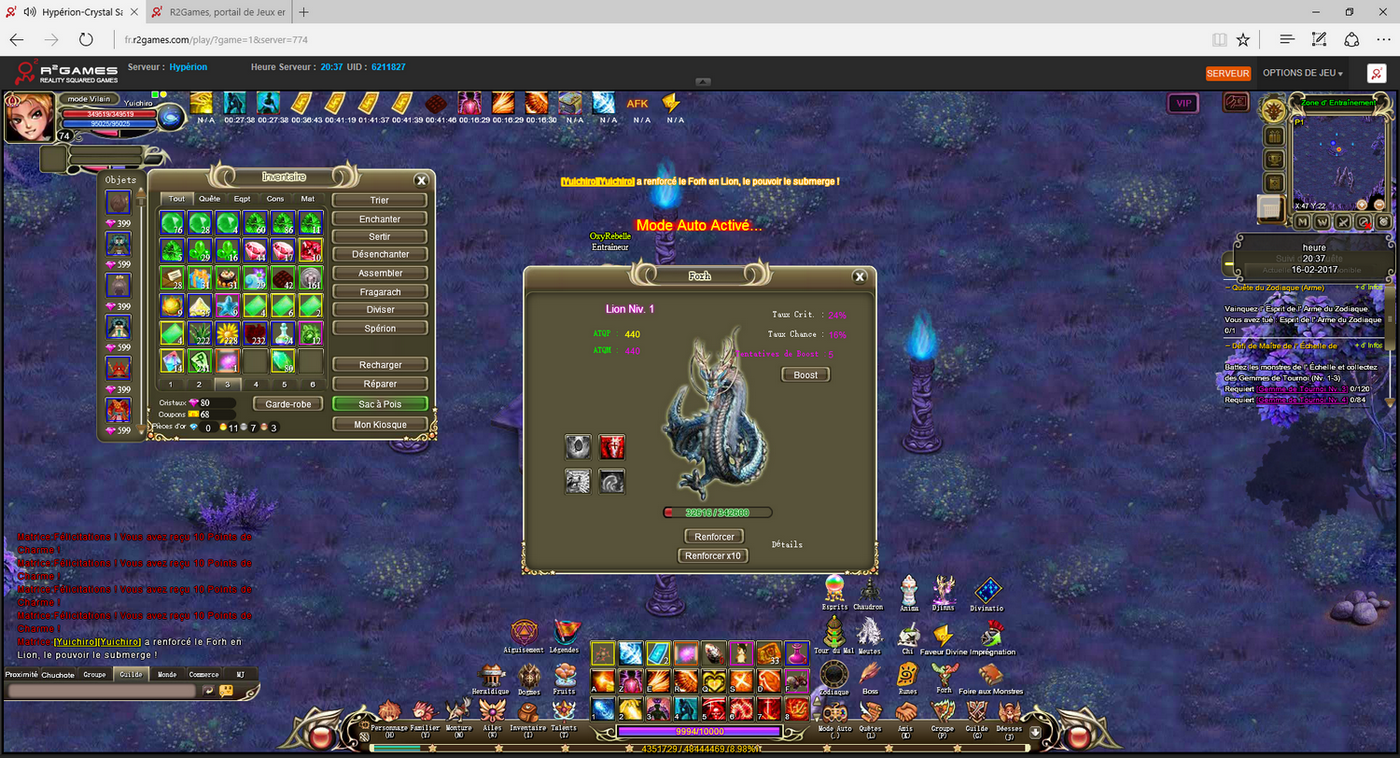Open Mon Kiosque
The width and height of the screenshot is (1400, 758).
pos(380,424)
